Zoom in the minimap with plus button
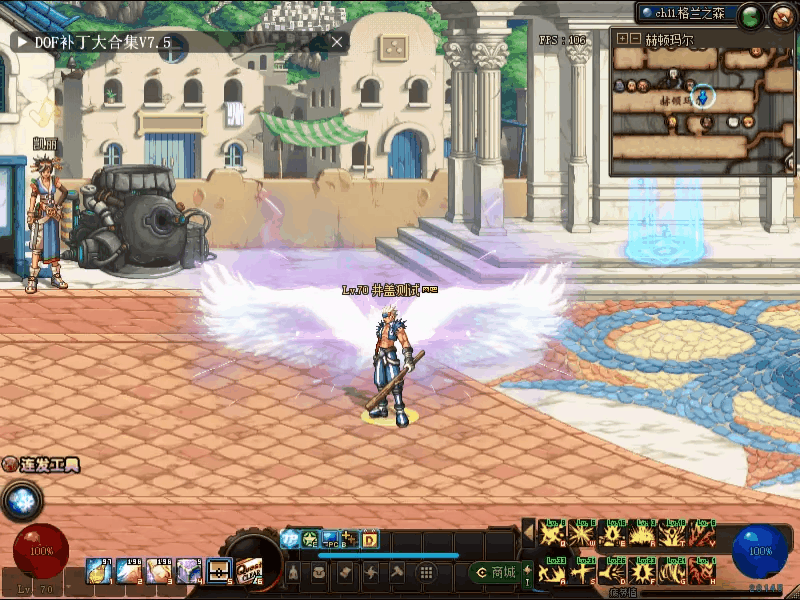 (x=622, y=39)
